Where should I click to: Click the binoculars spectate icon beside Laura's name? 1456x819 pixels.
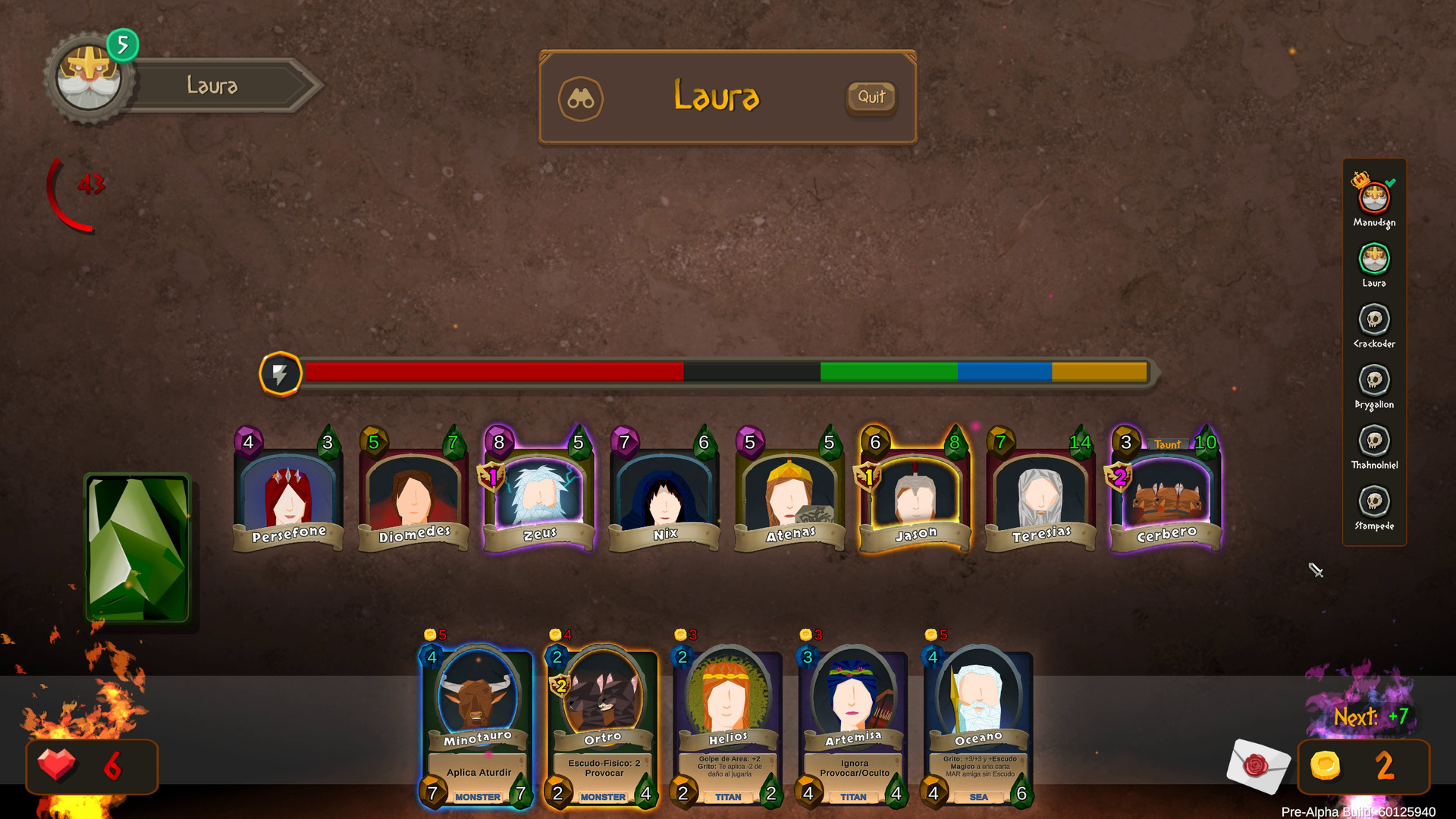pyautogui.click(x=581, y=99)
